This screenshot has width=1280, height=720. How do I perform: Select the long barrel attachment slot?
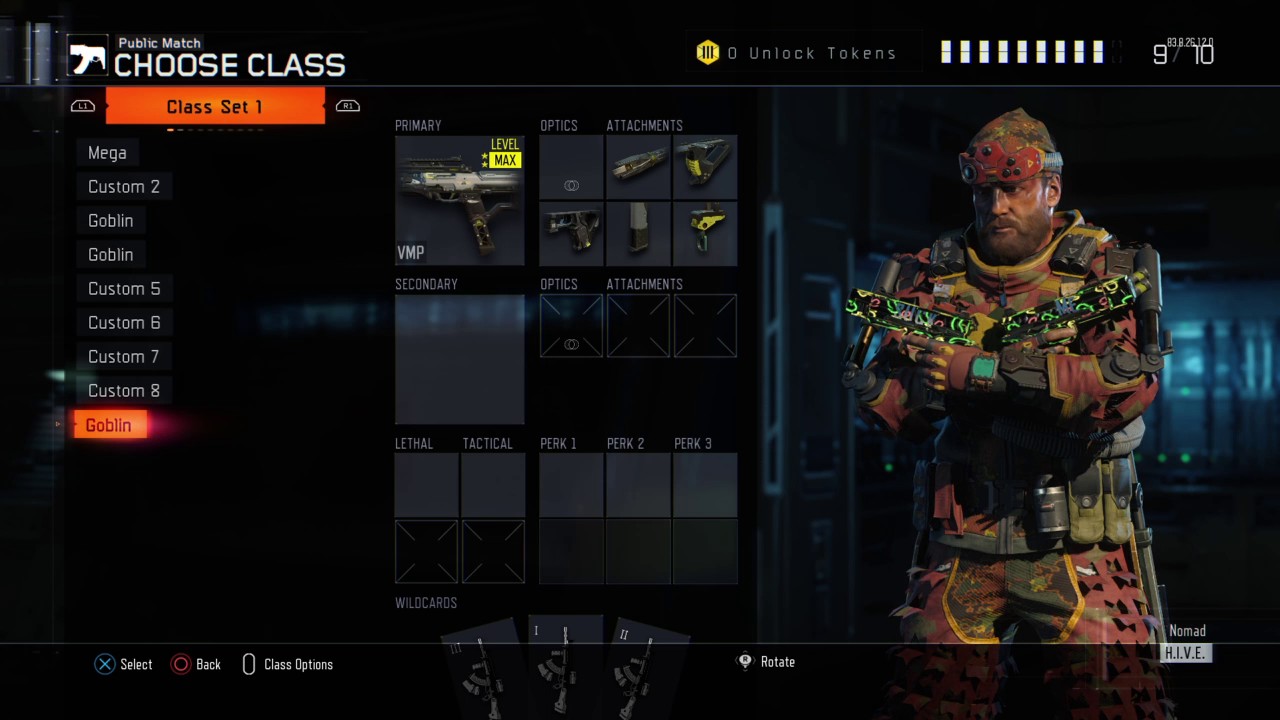click(x=638, y=167)
